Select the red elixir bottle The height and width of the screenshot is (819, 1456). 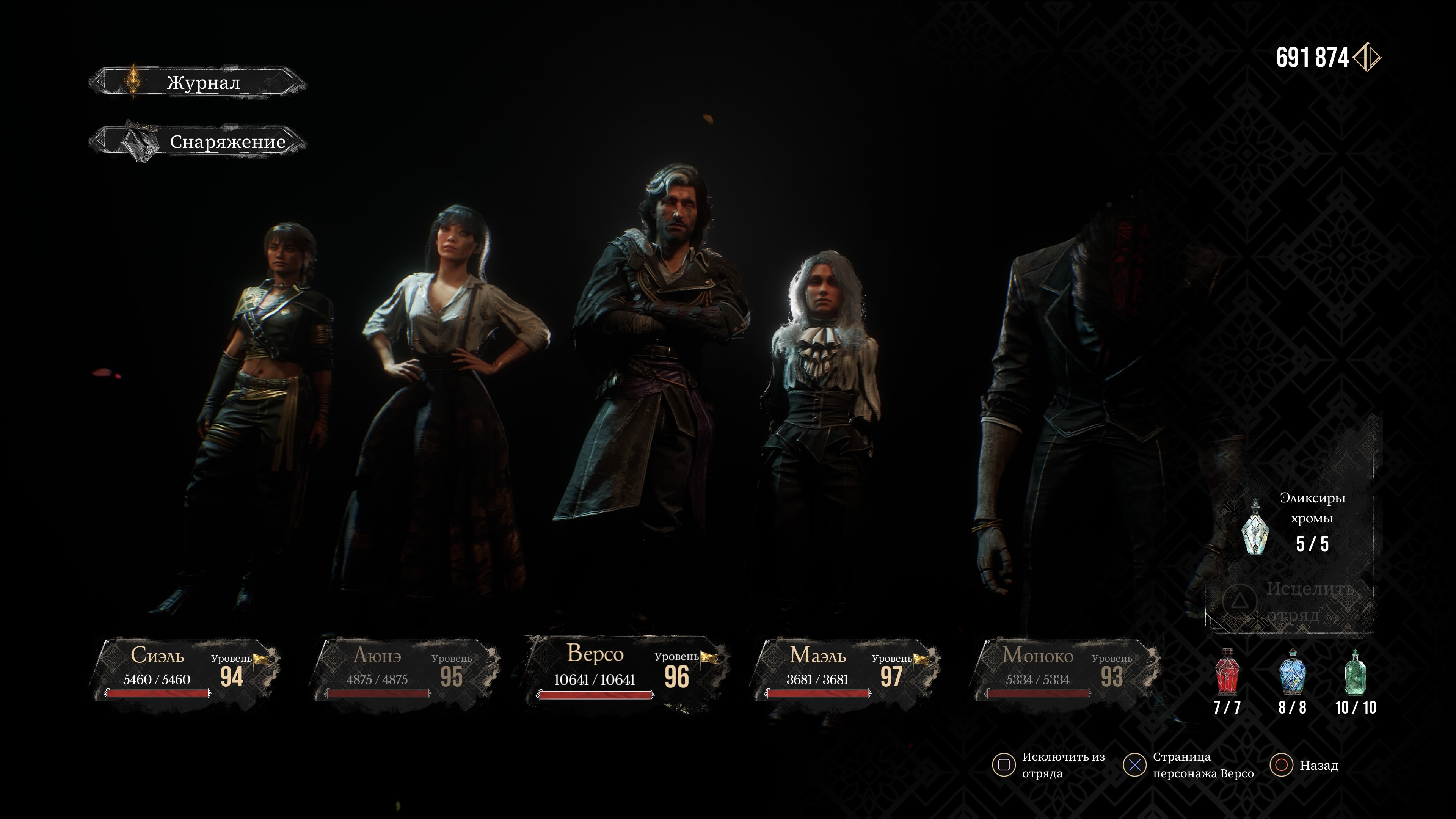pos(1227,673)
